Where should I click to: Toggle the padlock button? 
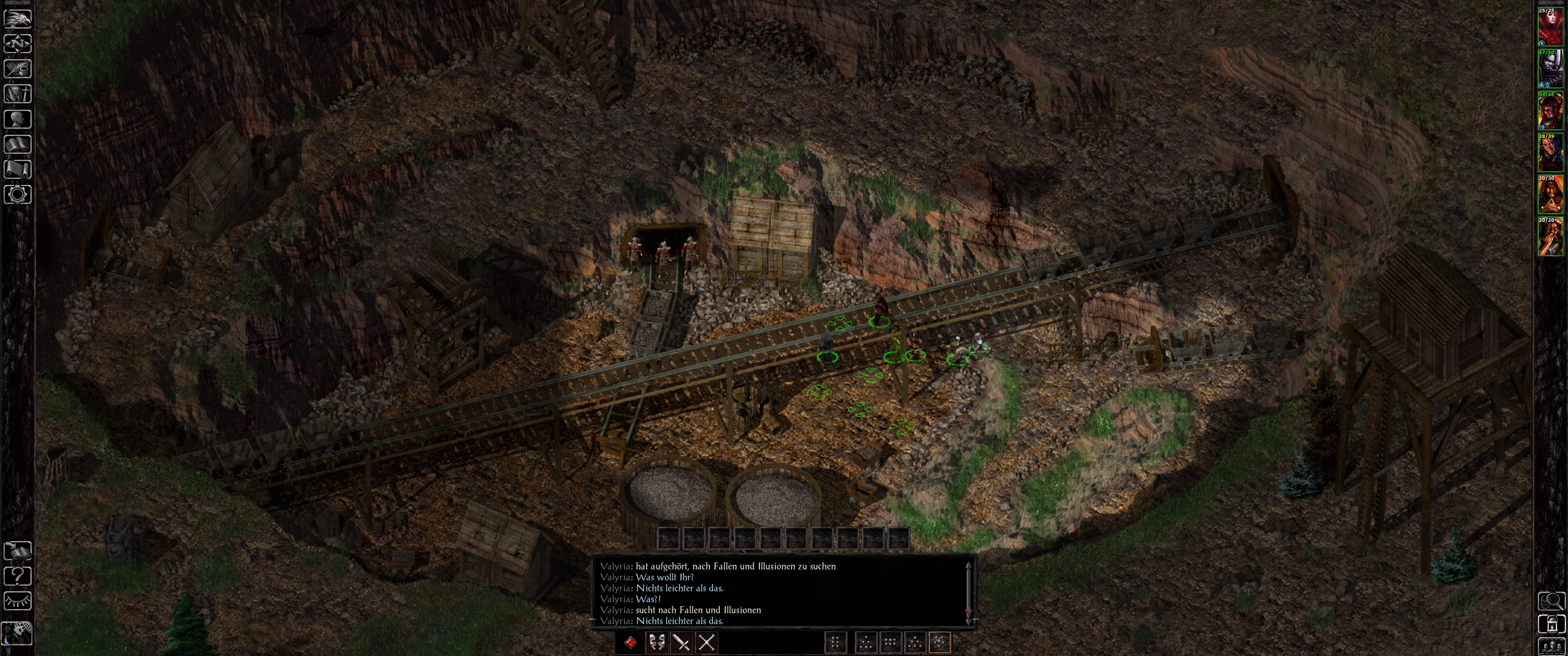coord(1552,624)
